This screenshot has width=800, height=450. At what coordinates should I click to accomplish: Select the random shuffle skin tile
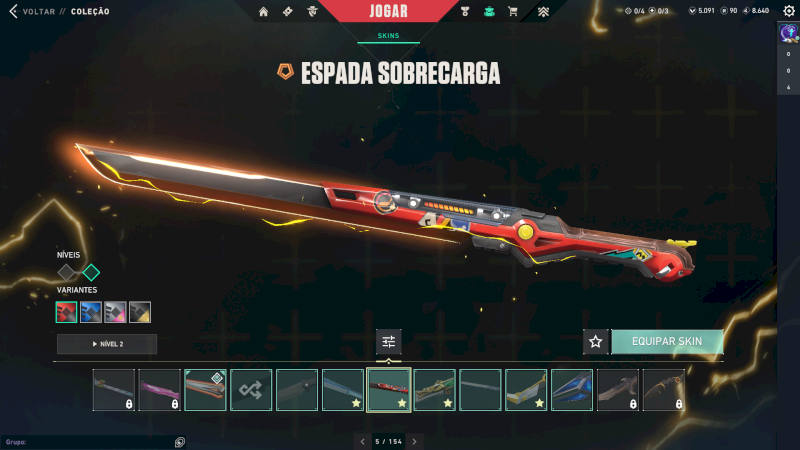[251, 390]
